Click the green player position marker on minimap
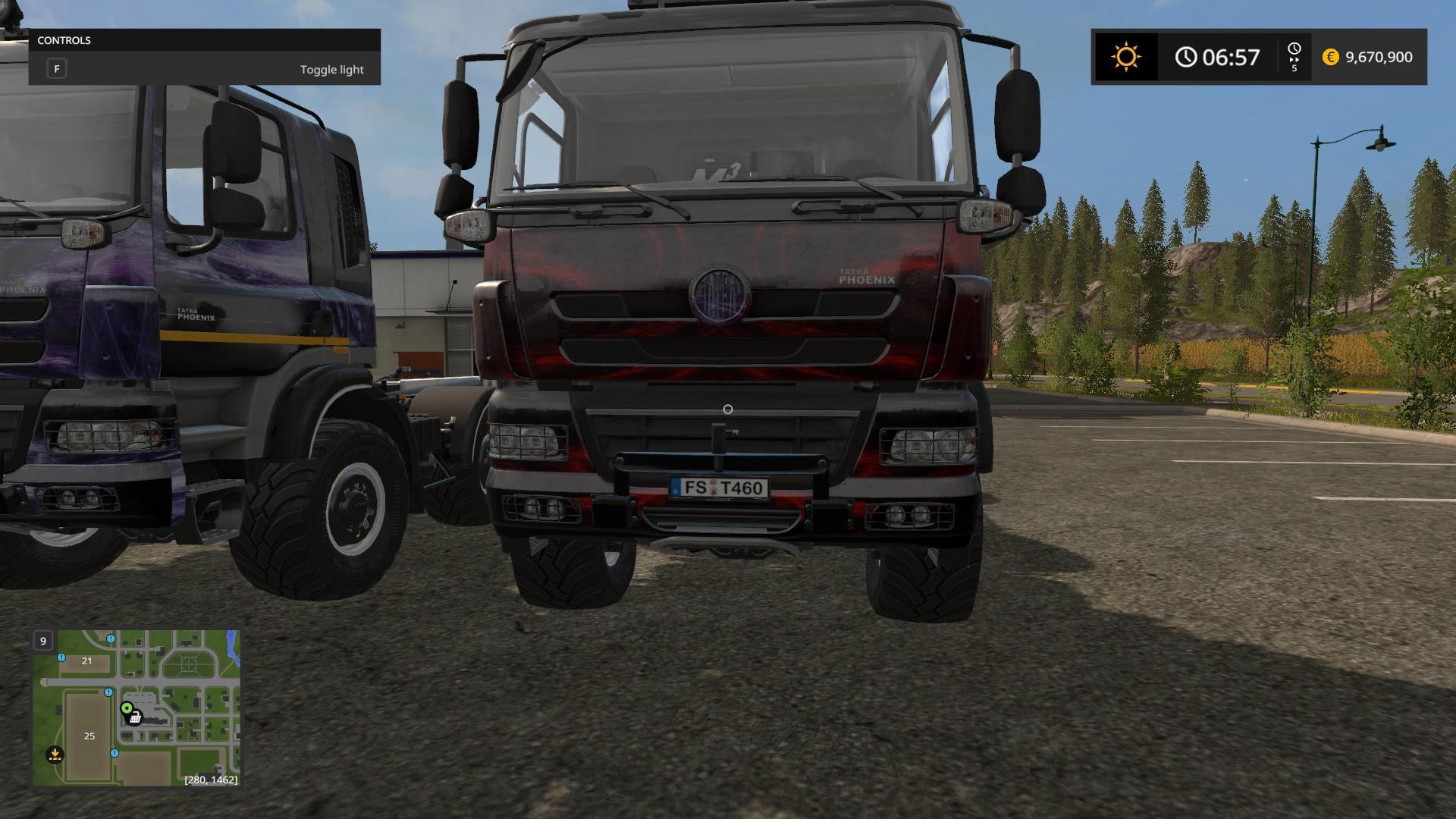Screen dimensions: 1456x819 [x=126, y=708]
